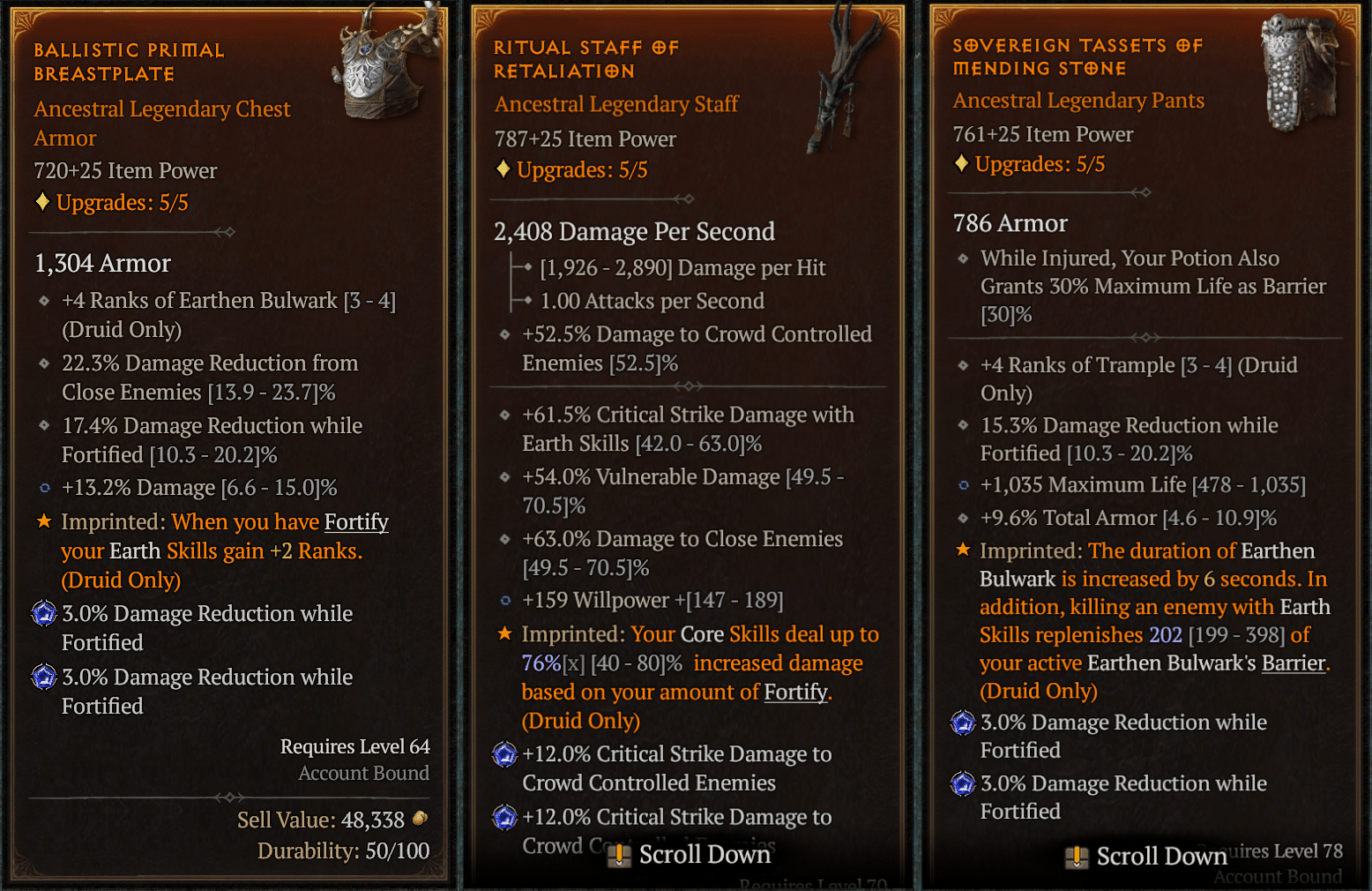
Task: Click the Account Bound label on the breastplate
Action: [x=363, y=773]
